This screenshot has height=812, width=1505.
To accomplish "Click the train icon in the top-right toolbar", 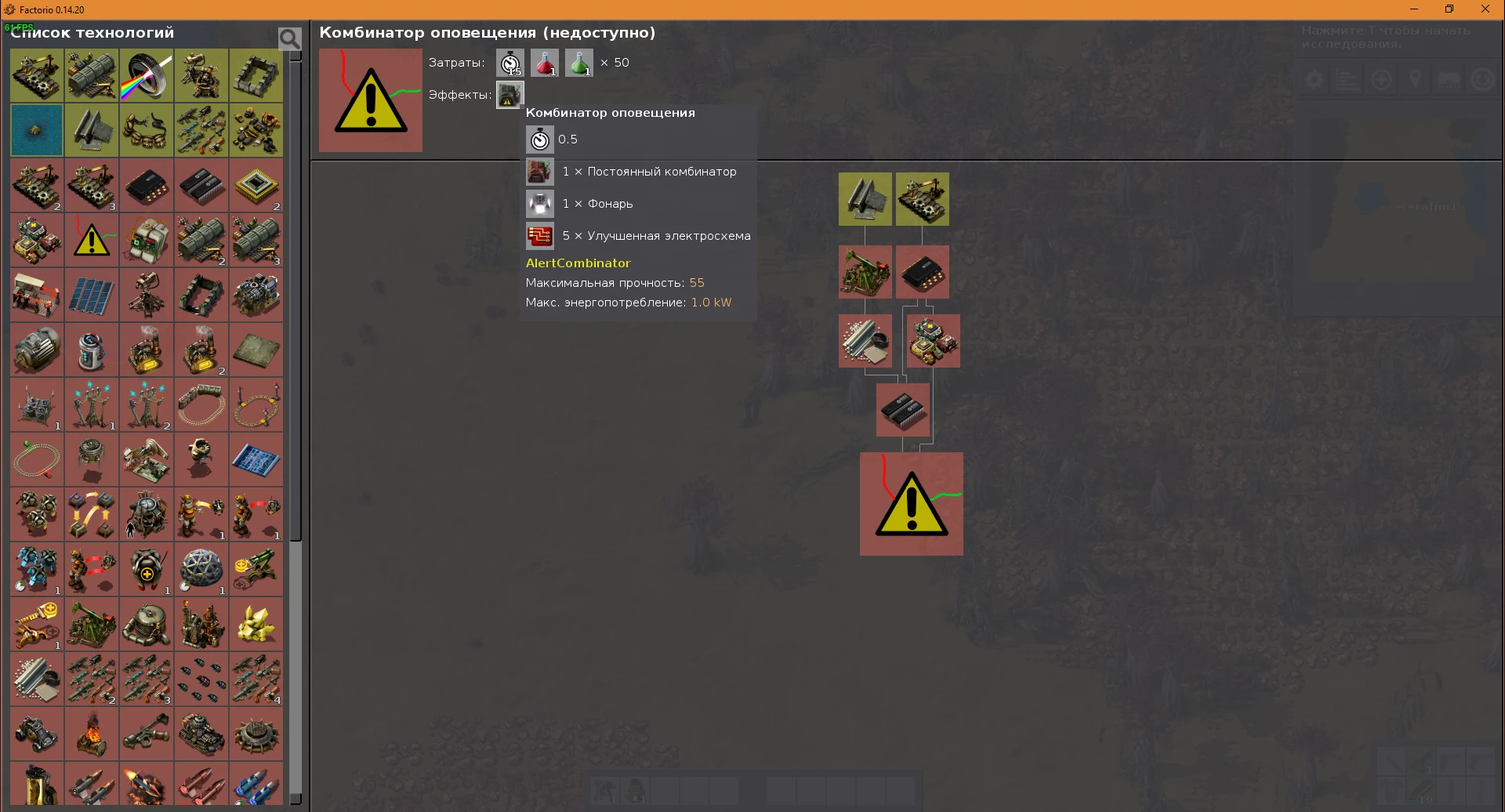I will coord(1449,78).
